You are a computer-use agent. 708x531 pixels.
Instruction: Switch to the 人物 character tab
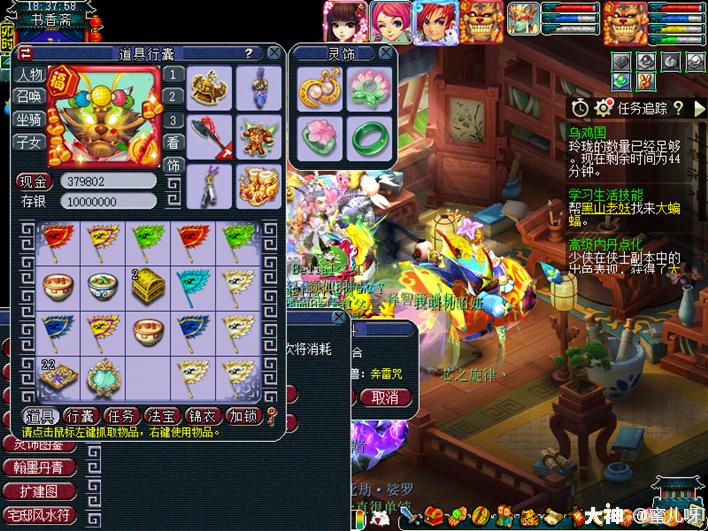coord(29,75)
